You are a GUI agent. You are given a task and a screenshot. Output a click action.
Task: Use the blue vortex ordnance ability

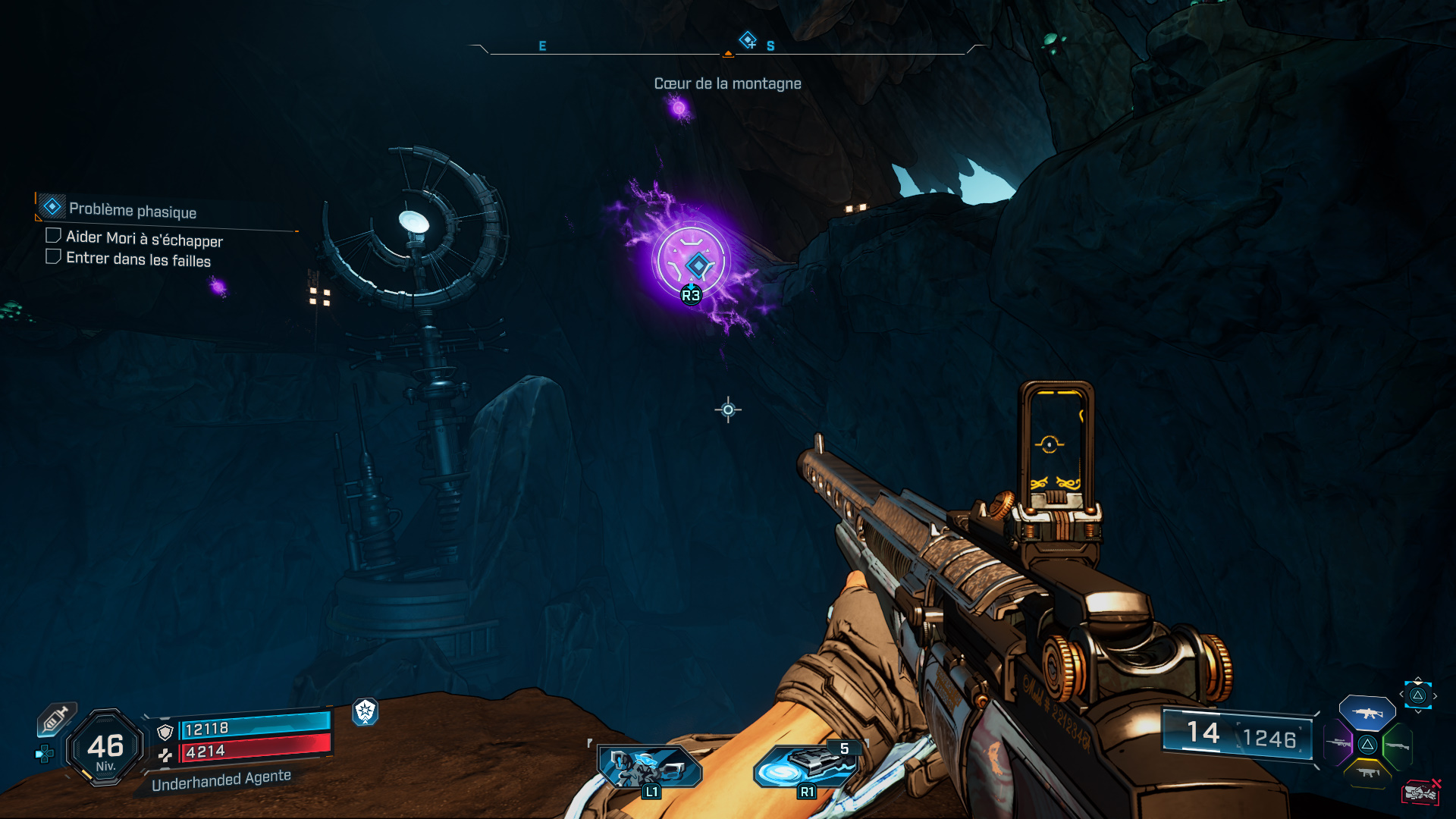pos(805,767)
